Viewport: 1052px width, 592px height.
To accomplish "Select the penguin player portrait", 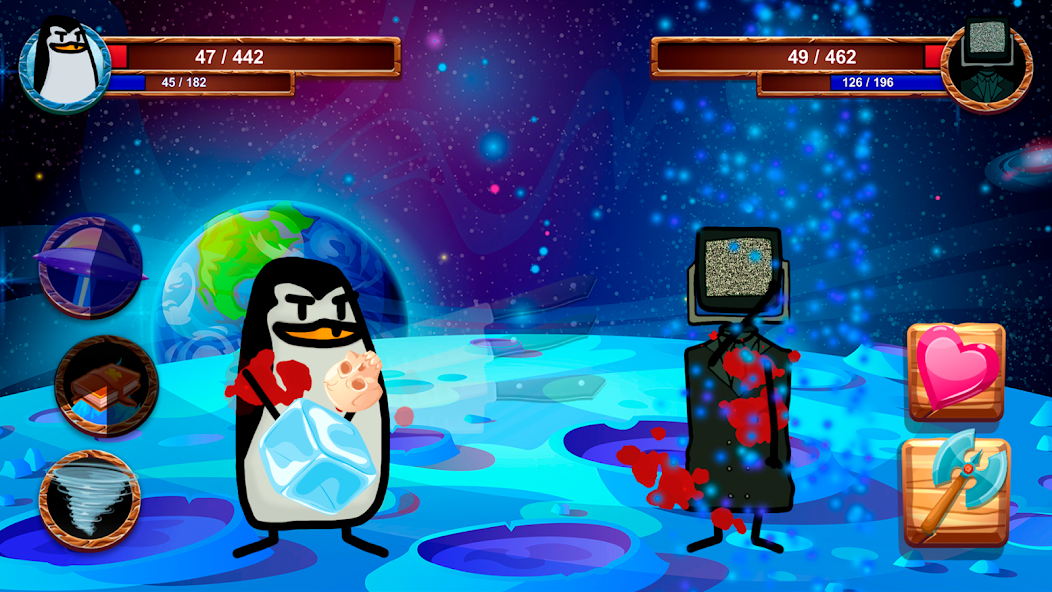I will [65, 66].
